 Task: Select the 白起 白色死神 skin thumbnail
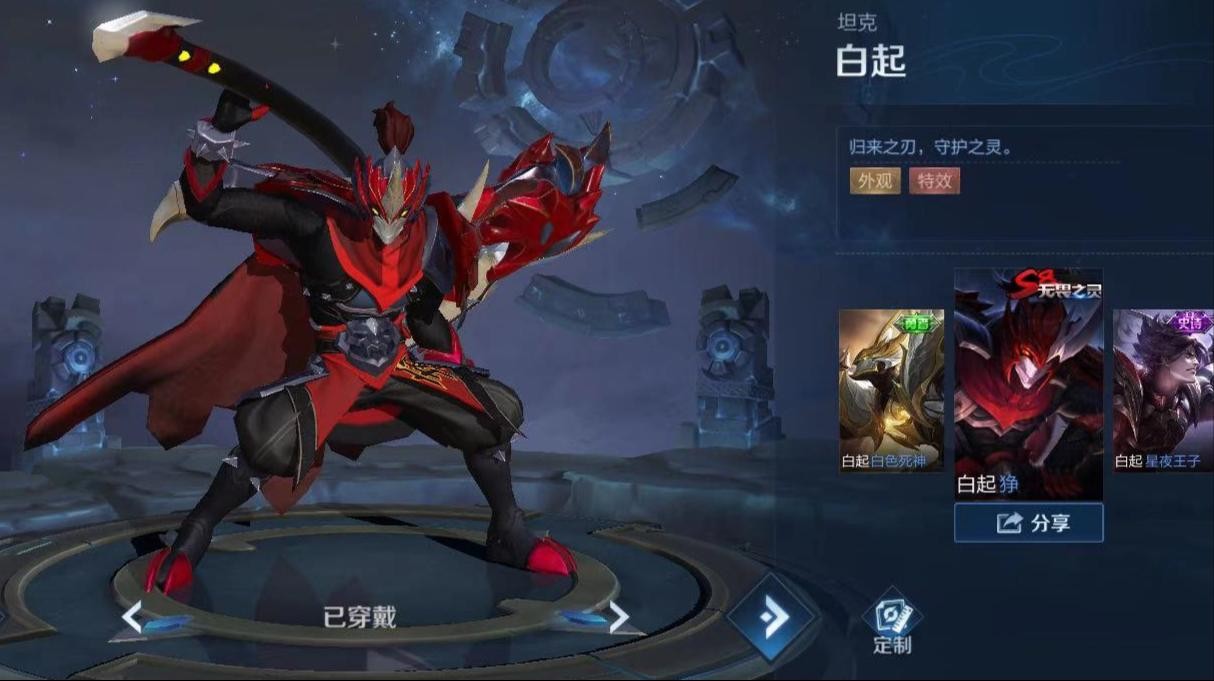pos(891,390)
